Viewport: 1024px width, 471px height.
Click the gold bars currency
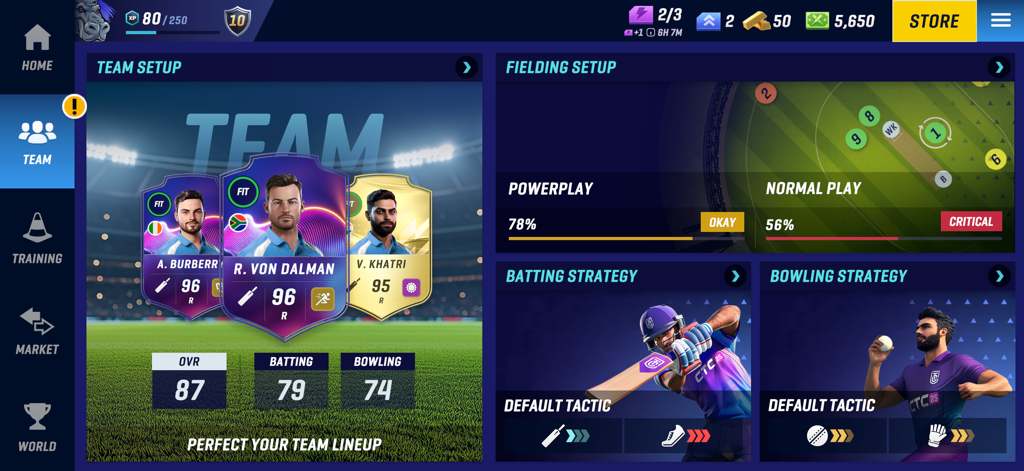767,21
